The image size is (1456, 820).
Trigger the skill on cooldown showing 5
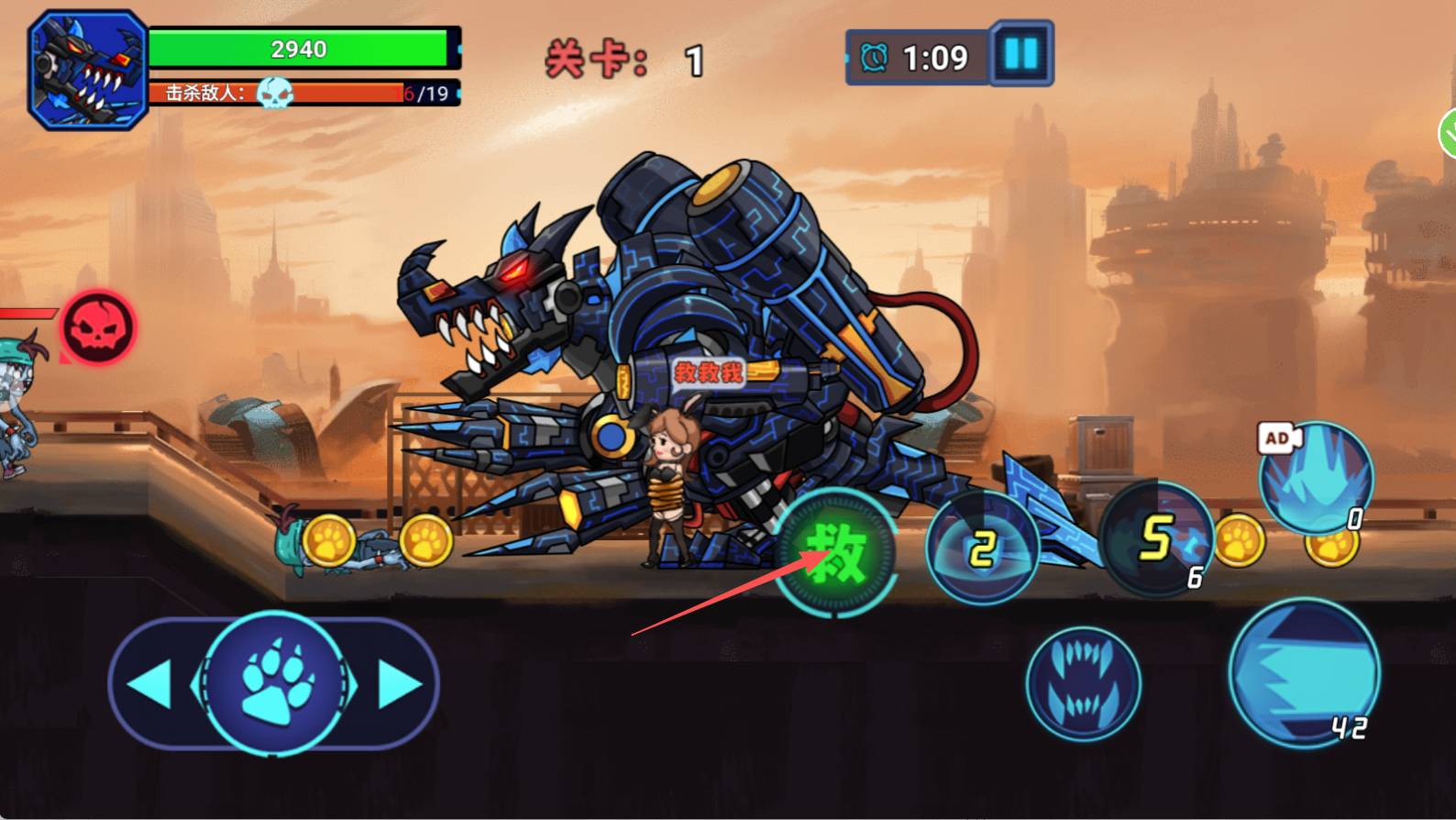pyautogui.click(x=1157, y=538)
